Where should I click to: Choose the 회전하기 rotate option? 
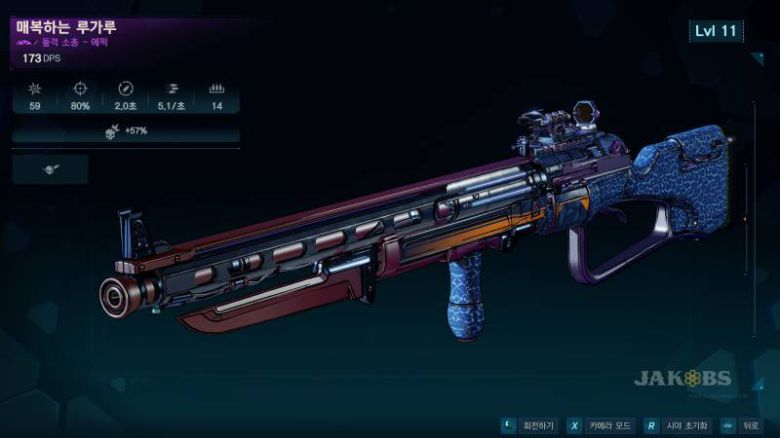tap(528, 424)
